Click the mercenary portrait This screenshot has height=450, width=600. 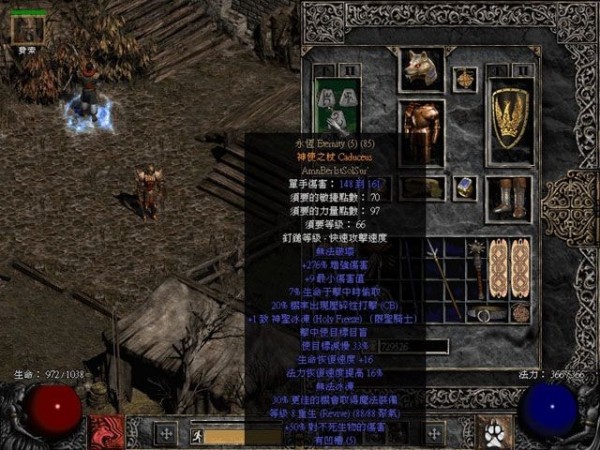pyautogui.click(x=27, y=31)
